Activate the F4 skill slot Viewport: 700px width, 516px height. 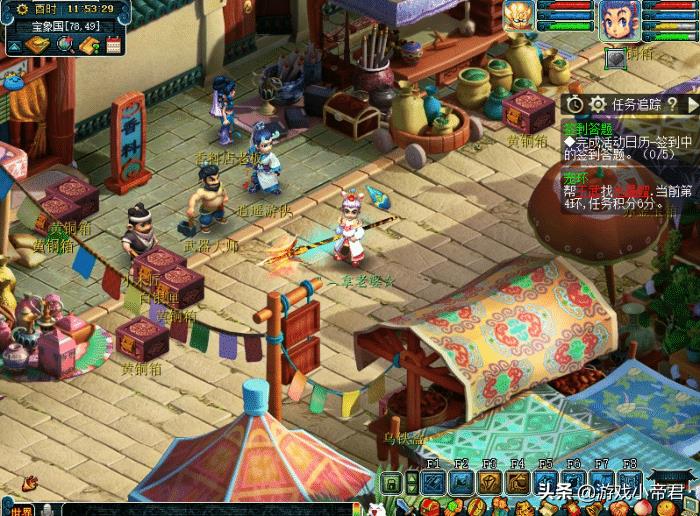tap(518, 483)
